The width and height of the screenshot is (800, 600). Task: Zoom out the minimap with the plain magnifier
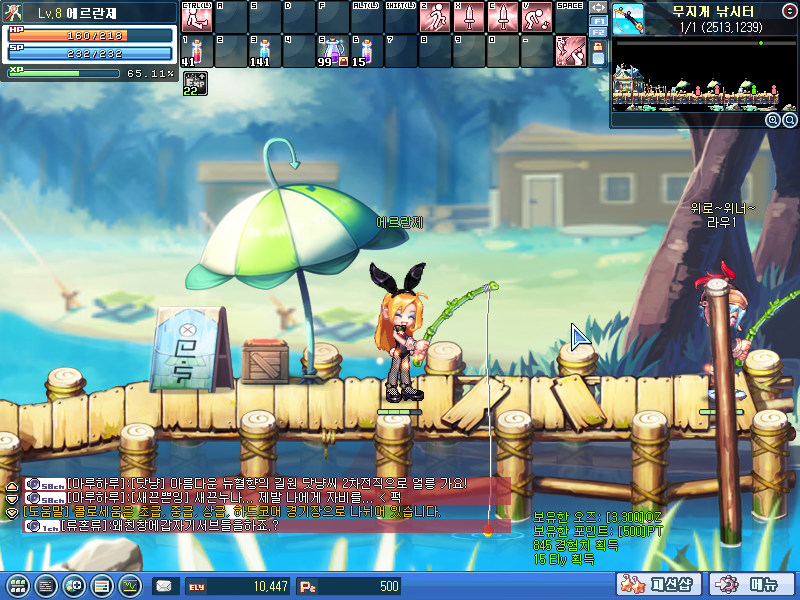pos(788,120)
